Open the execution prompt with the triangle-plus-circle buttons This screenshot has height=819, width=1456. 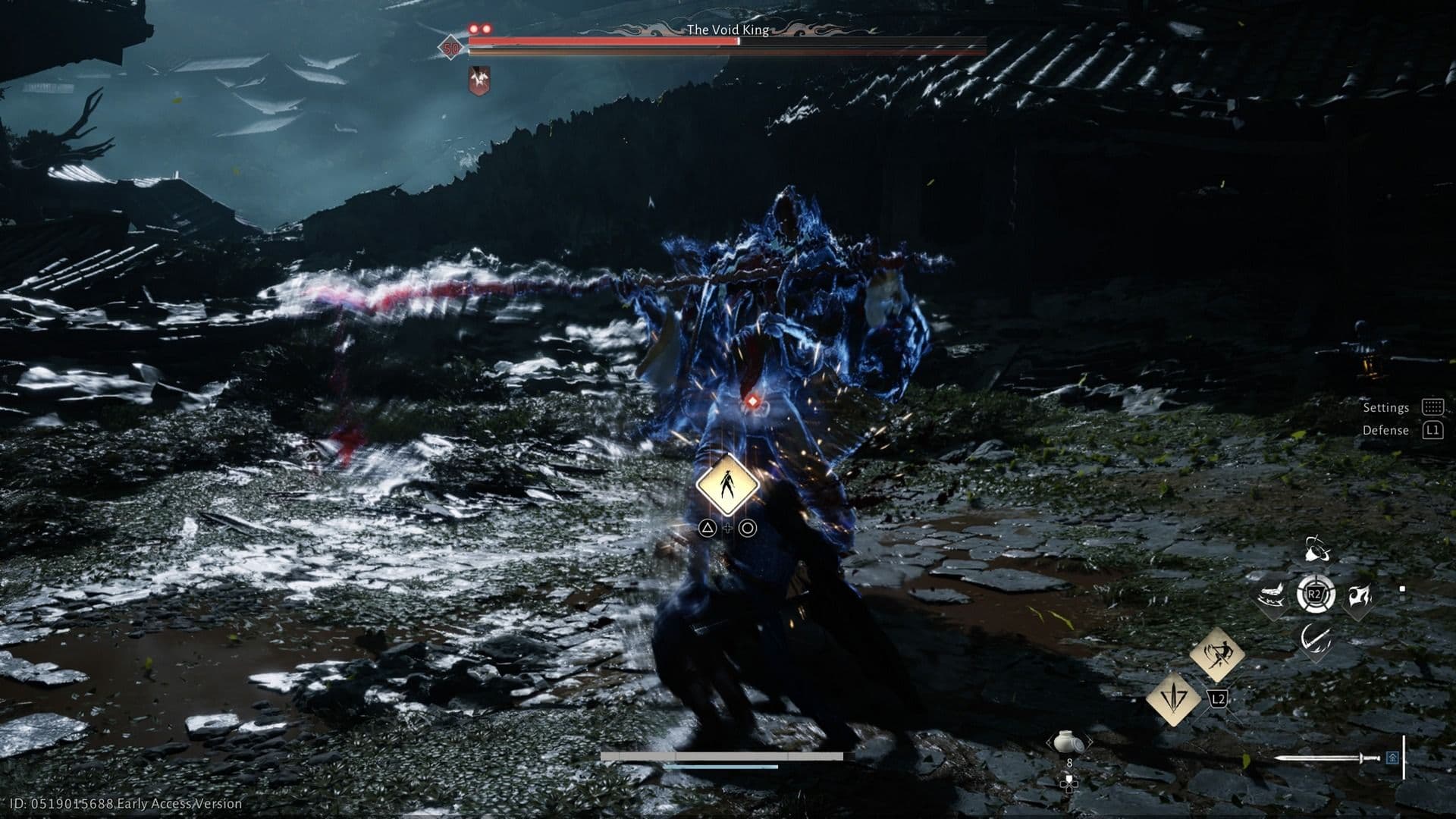tap(728, 529)
